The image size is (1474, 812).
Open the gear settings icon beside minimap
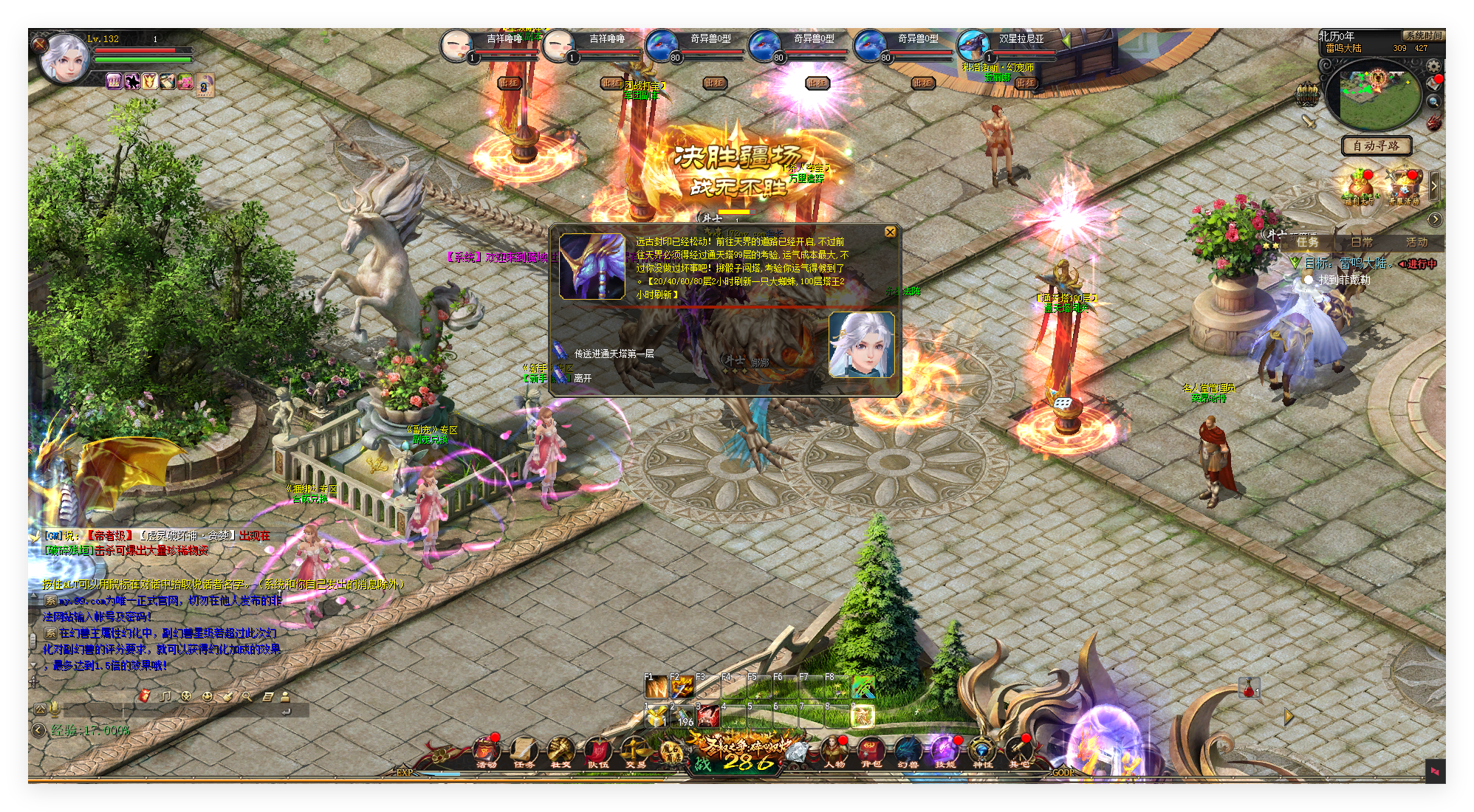coord(1433,66)
